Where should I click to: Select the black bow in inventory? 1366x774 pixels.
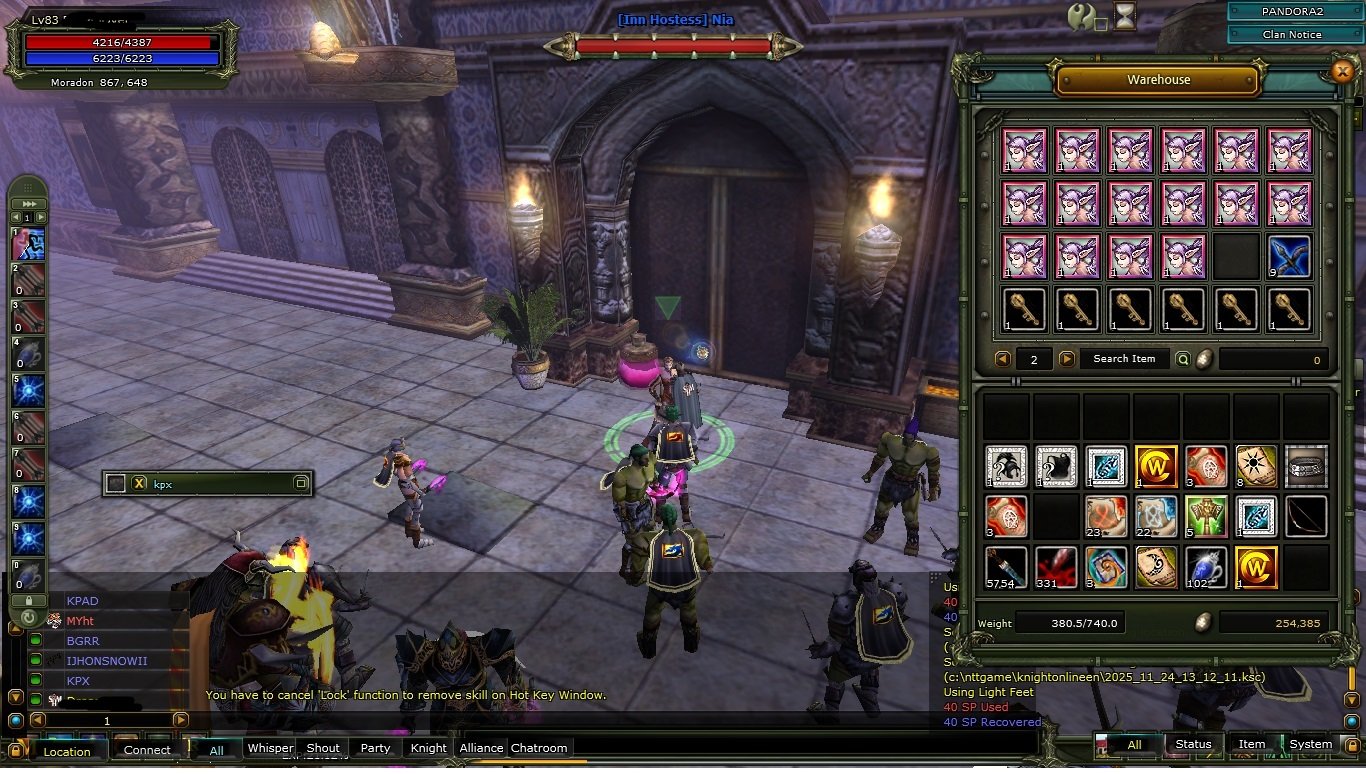1306,517
